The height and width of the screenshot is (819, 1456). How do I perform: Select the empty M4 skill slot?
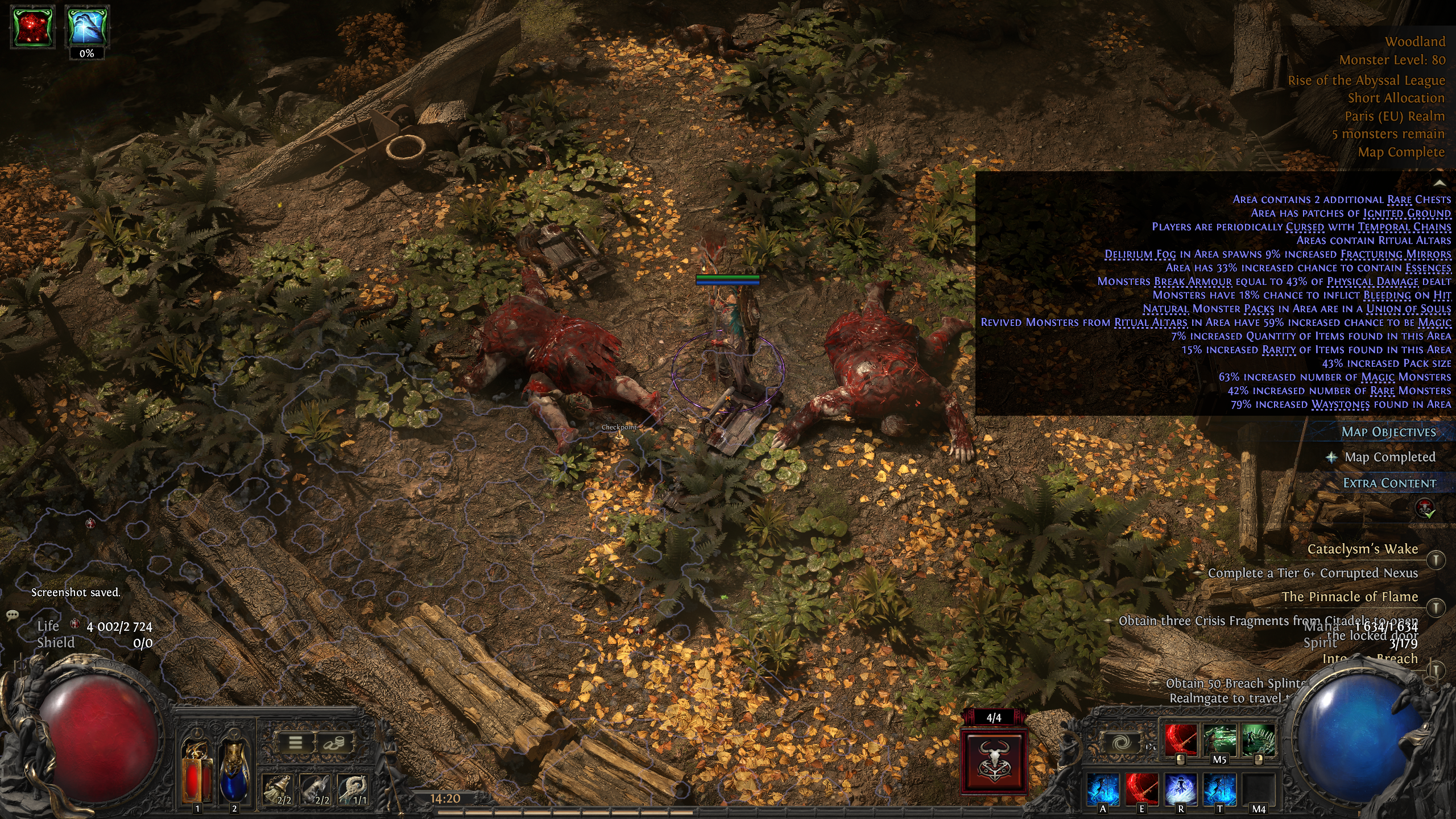click(x=1258, y=791)
